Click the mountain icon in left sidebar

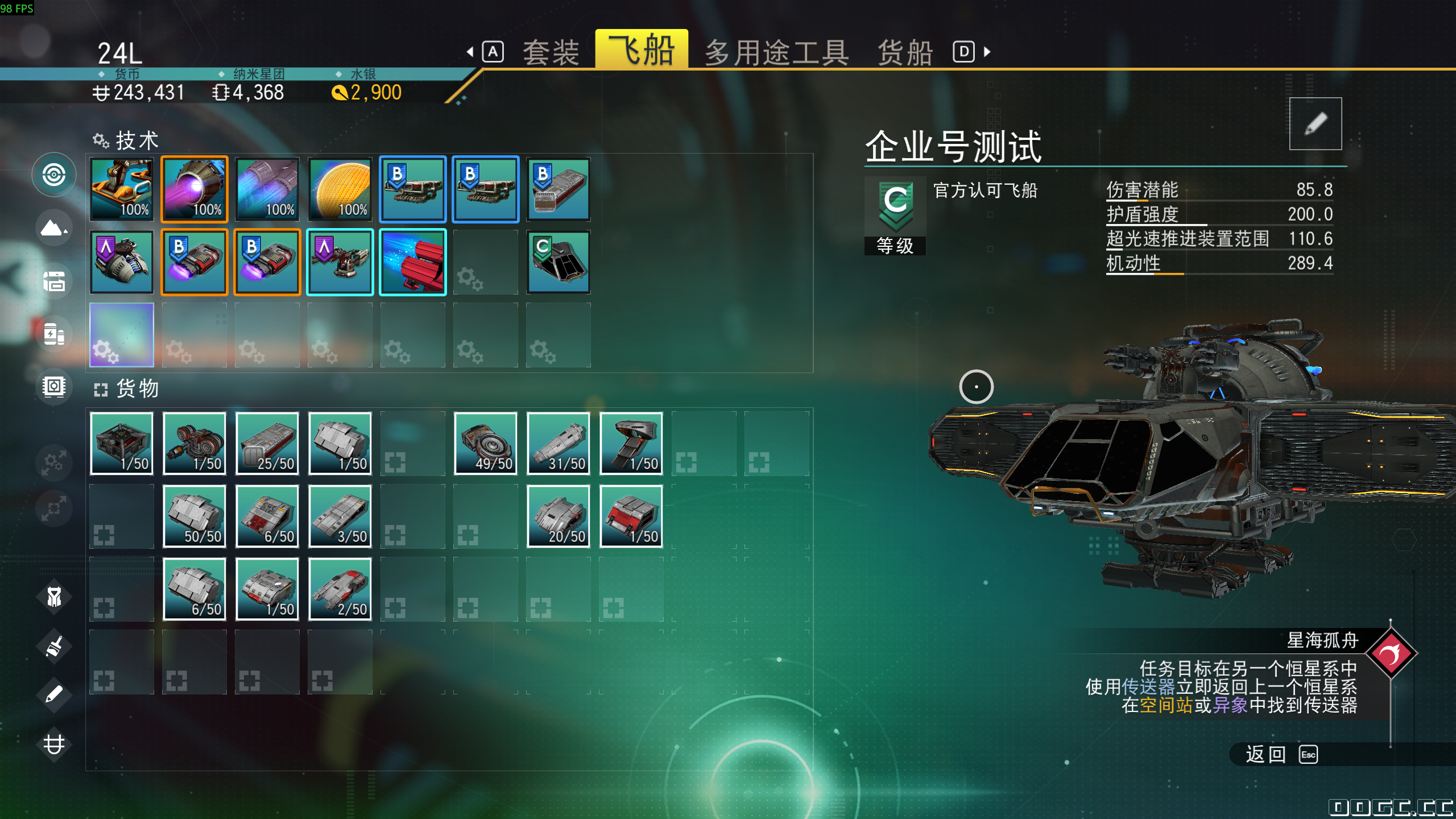tap(53, 229)
